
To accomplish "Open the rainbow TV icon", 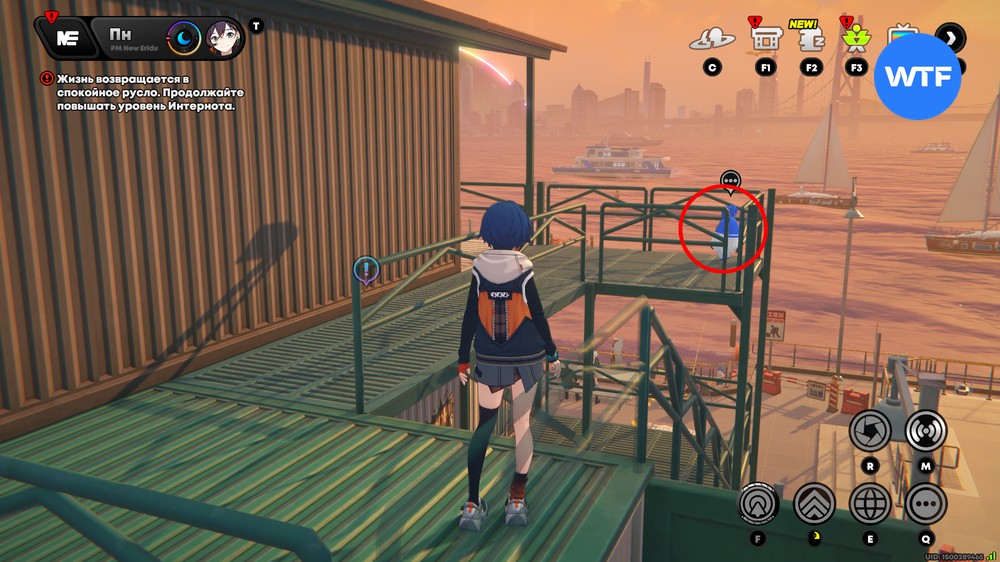I will [903, 38].
